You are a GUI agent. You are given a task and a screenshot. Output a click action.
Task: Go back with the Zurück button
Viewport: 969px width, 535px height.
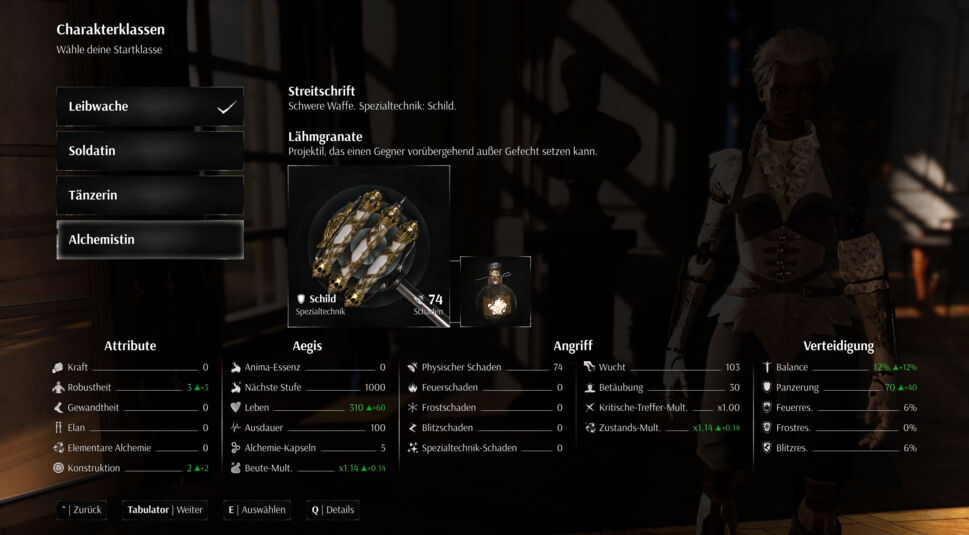(82, 510)
